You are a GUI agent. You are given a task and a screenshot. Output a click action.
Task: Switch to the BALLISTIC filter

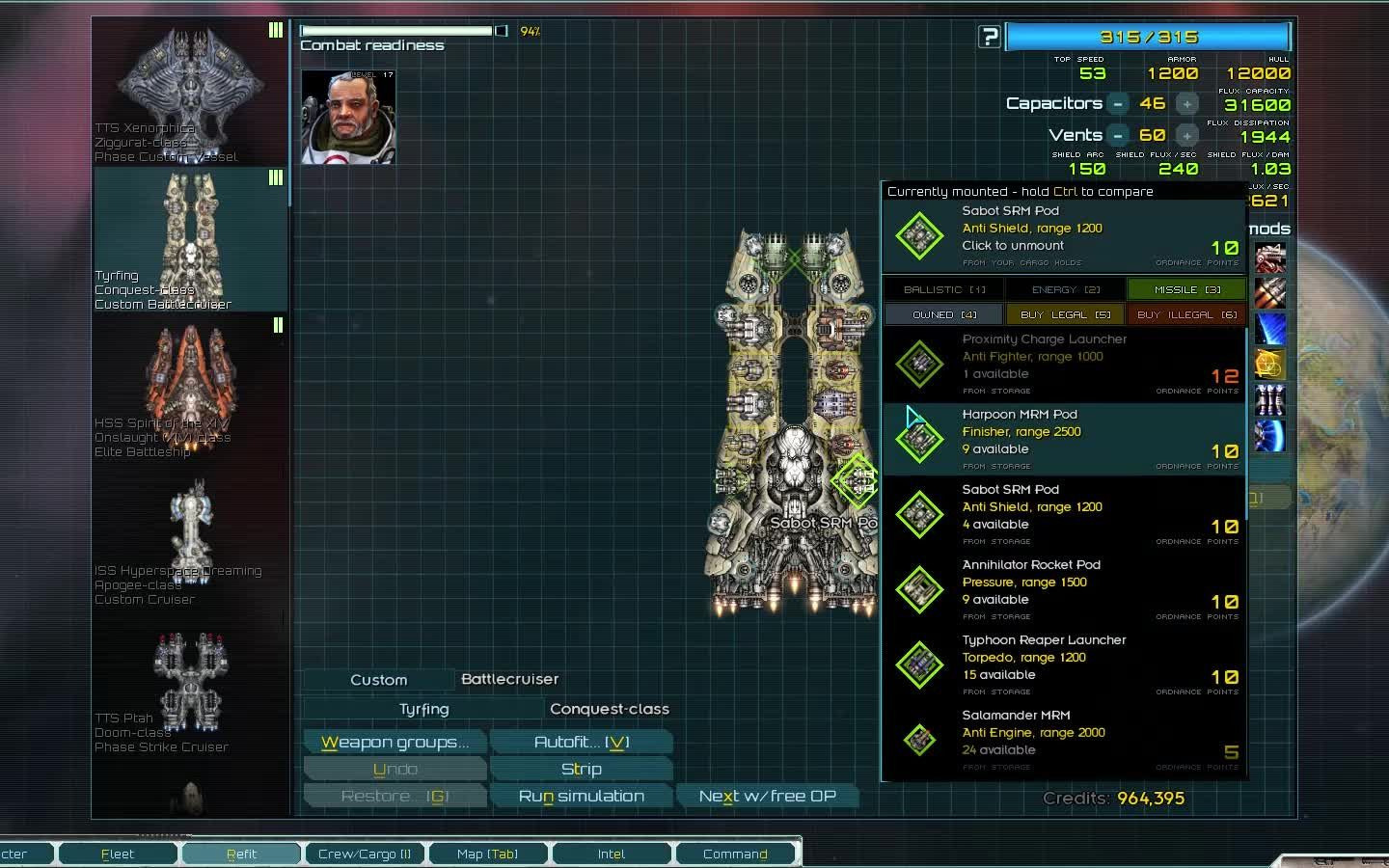pyautogui.click(x=942, y=288)
